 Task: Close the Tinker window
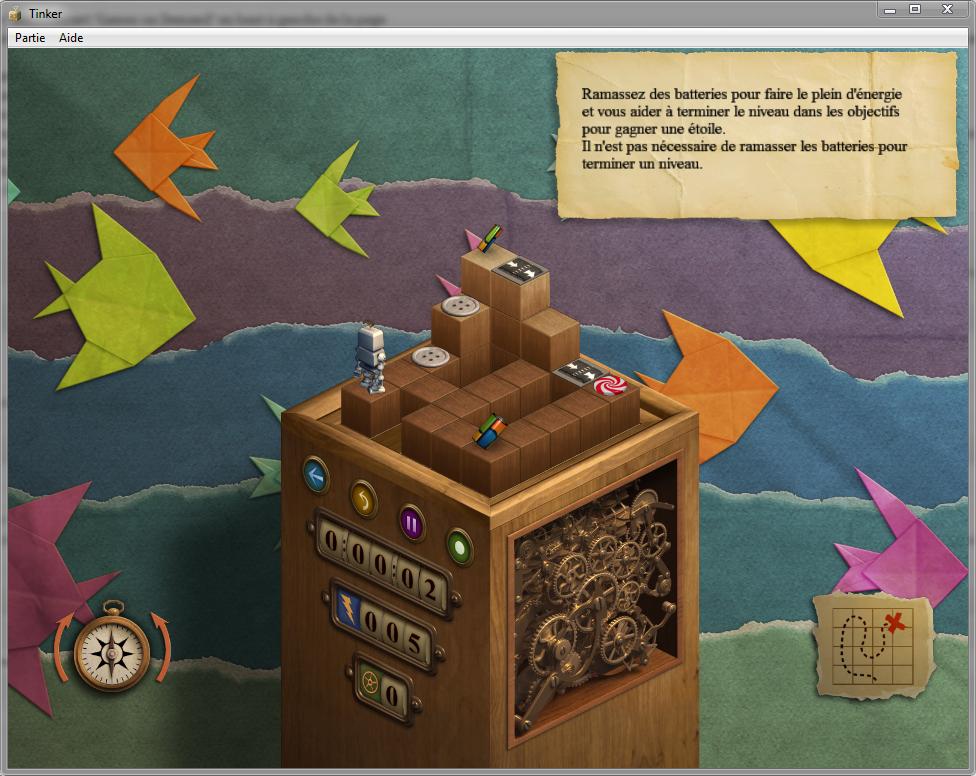(946, 9)
